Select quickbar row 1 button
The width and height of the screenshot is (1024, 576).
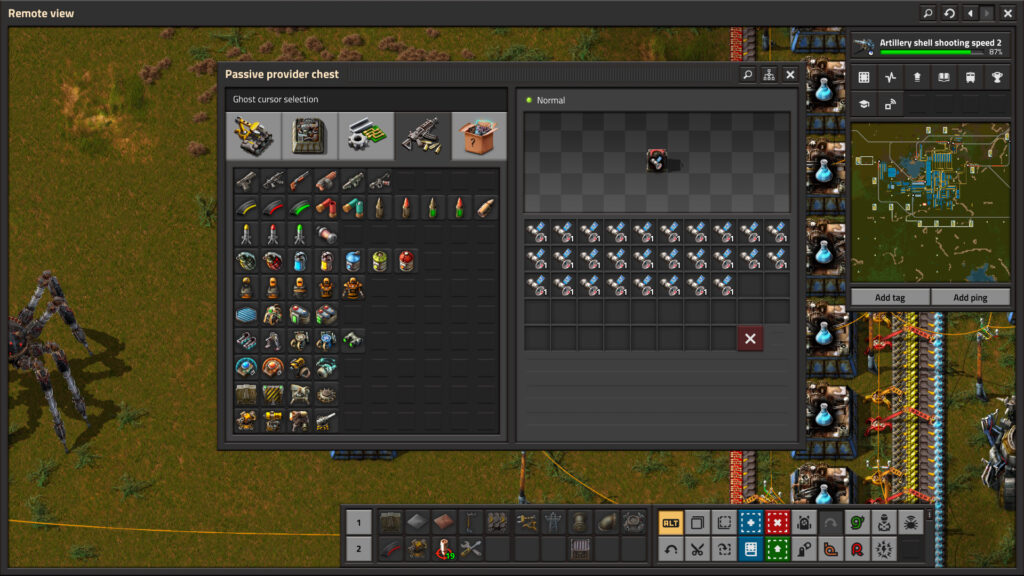pyautogui.click(x=358, y=522)
